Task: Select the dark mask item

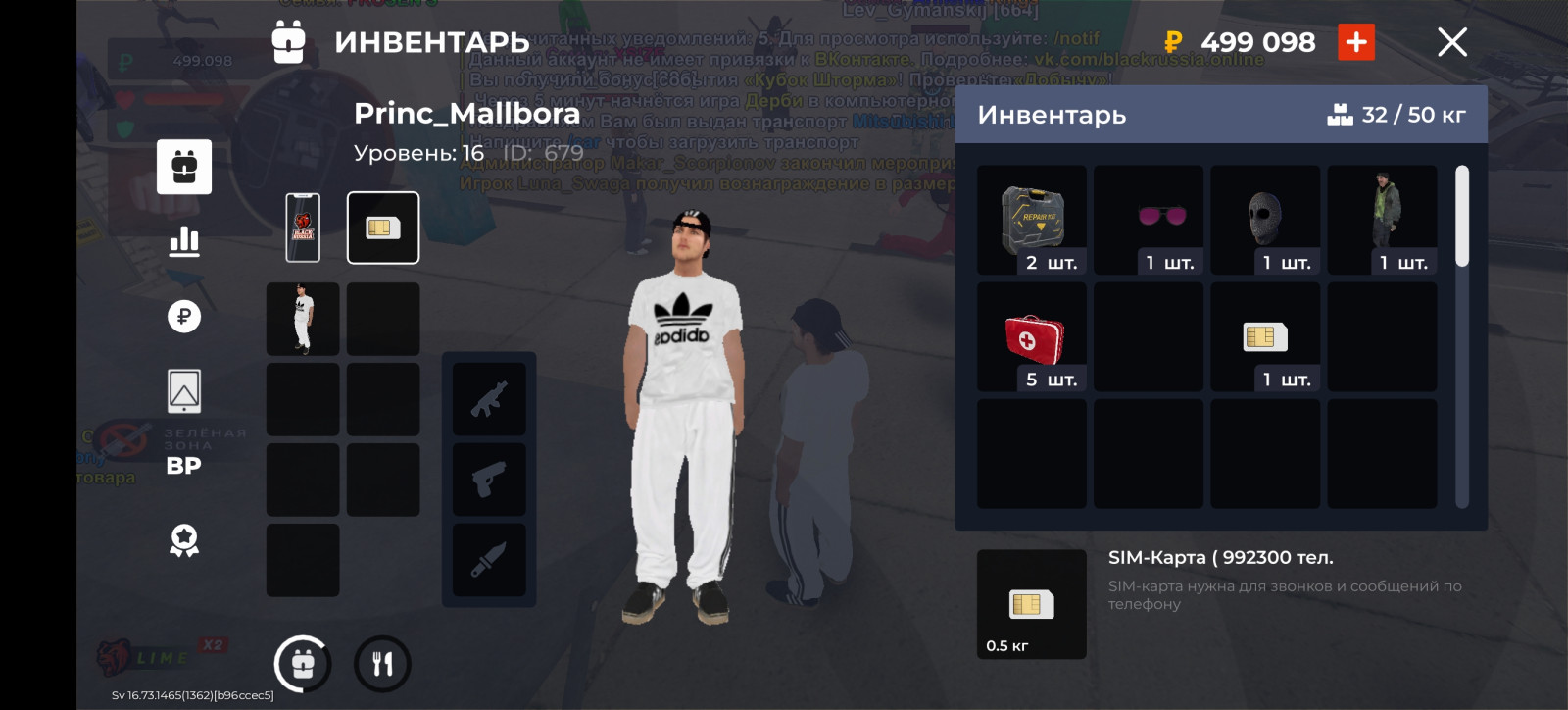Action: click(x=1265, y=220)
